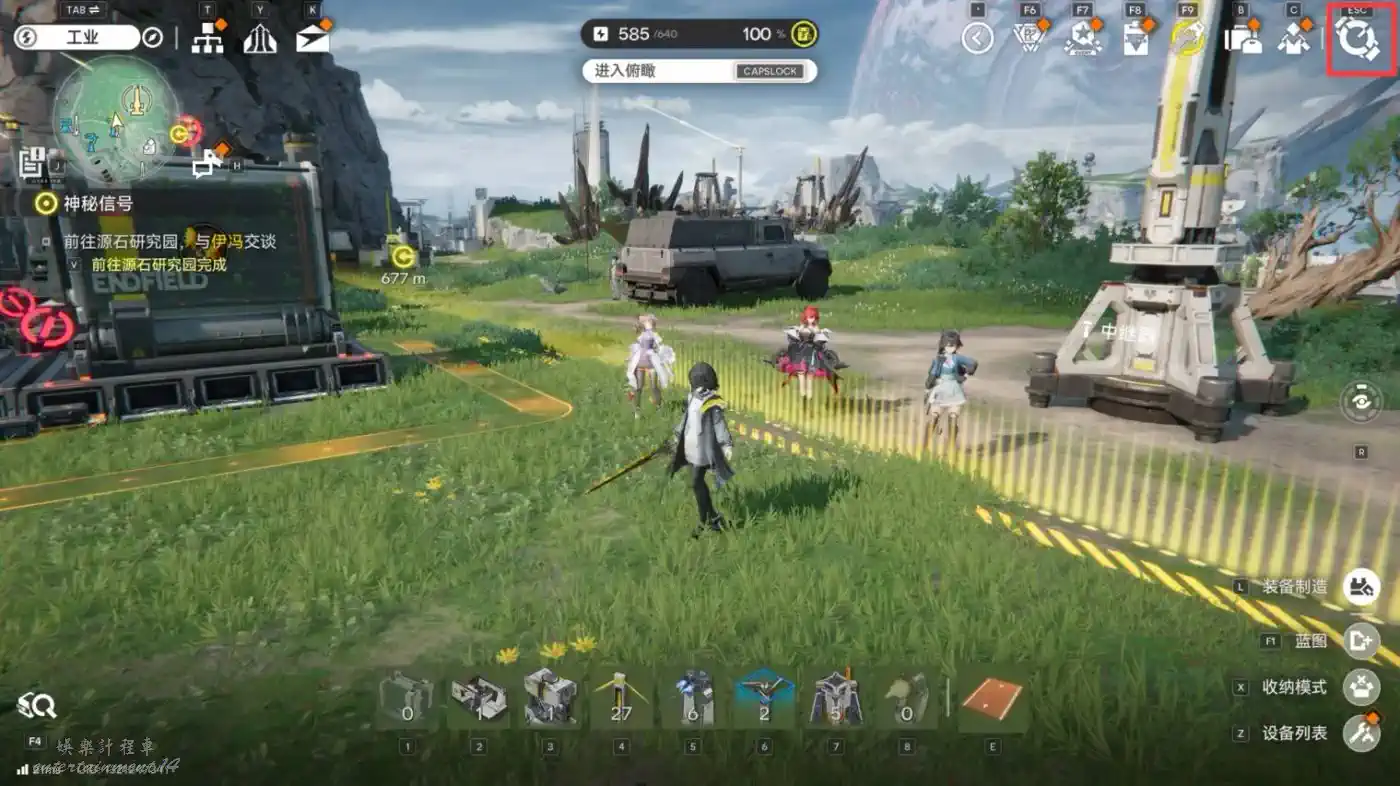The height and width of the screenshot is (786, 1400).
Task: Open the mail envelope icon
Action: tap(312, 39)
